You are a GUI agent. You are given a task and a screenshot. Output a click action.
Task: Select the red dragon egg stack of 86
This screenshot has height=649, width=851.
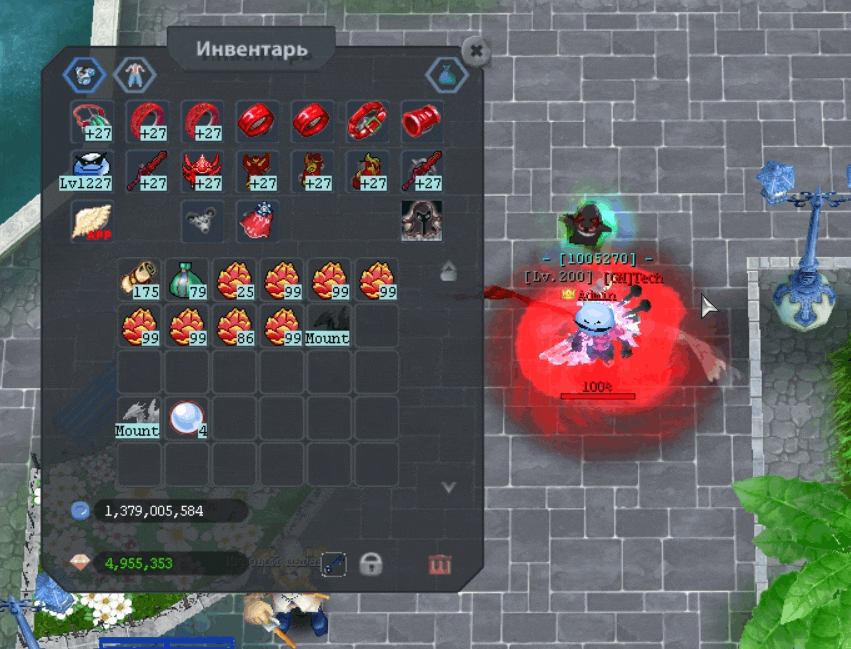pos(234,325)
